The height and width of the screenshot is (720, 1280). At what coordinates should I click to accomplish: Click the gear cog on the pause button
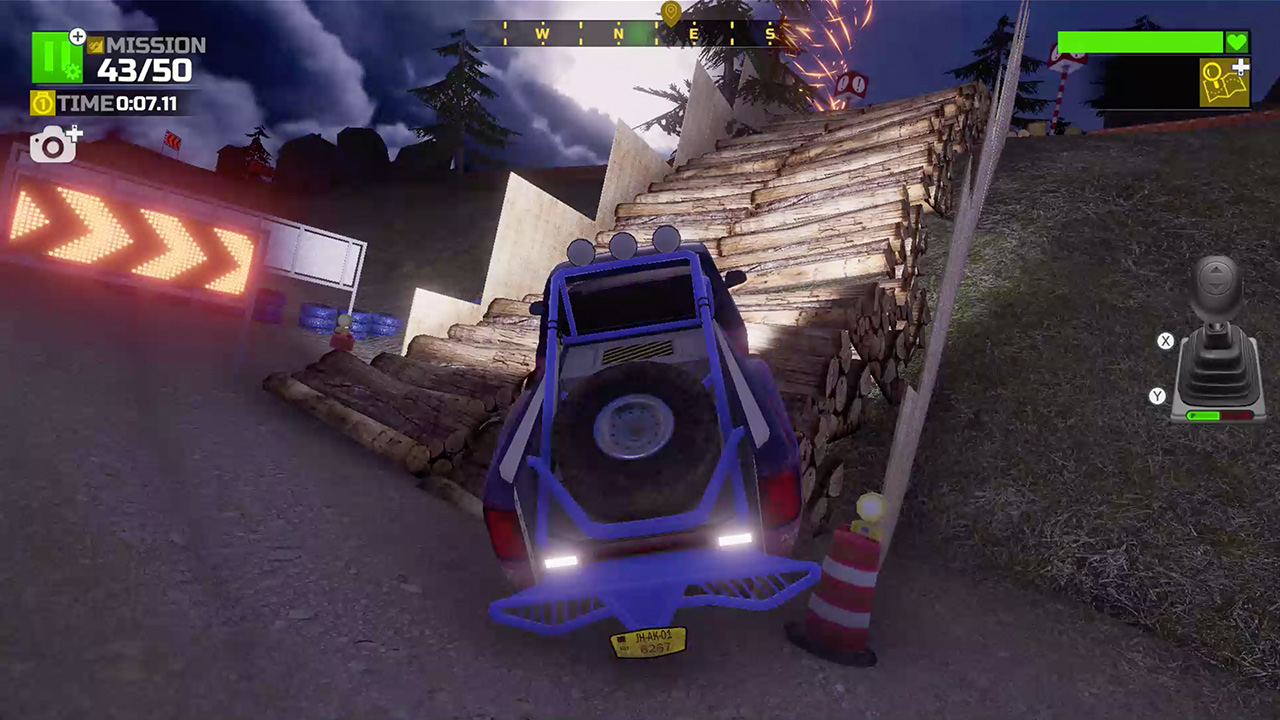point(72,71)
